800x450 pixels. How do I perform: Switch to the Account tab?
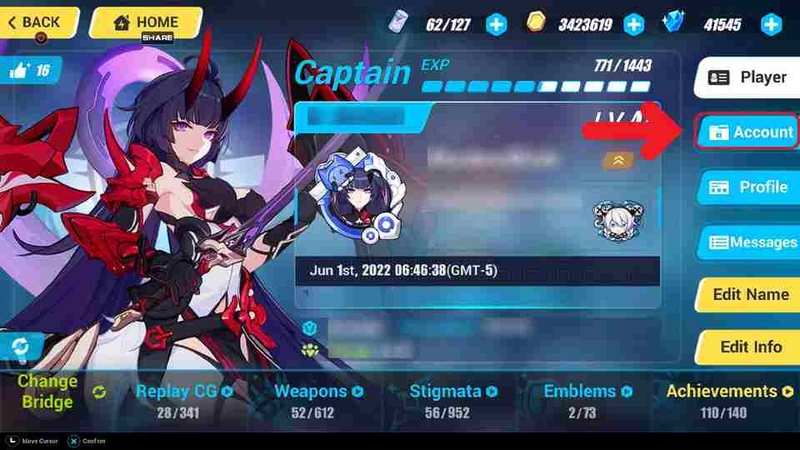(748, 132)
